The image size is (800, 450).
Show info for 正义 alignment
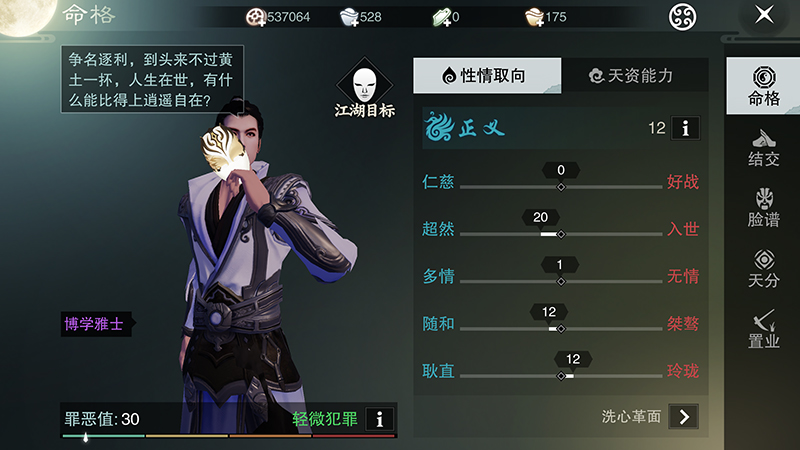point(685,128)
